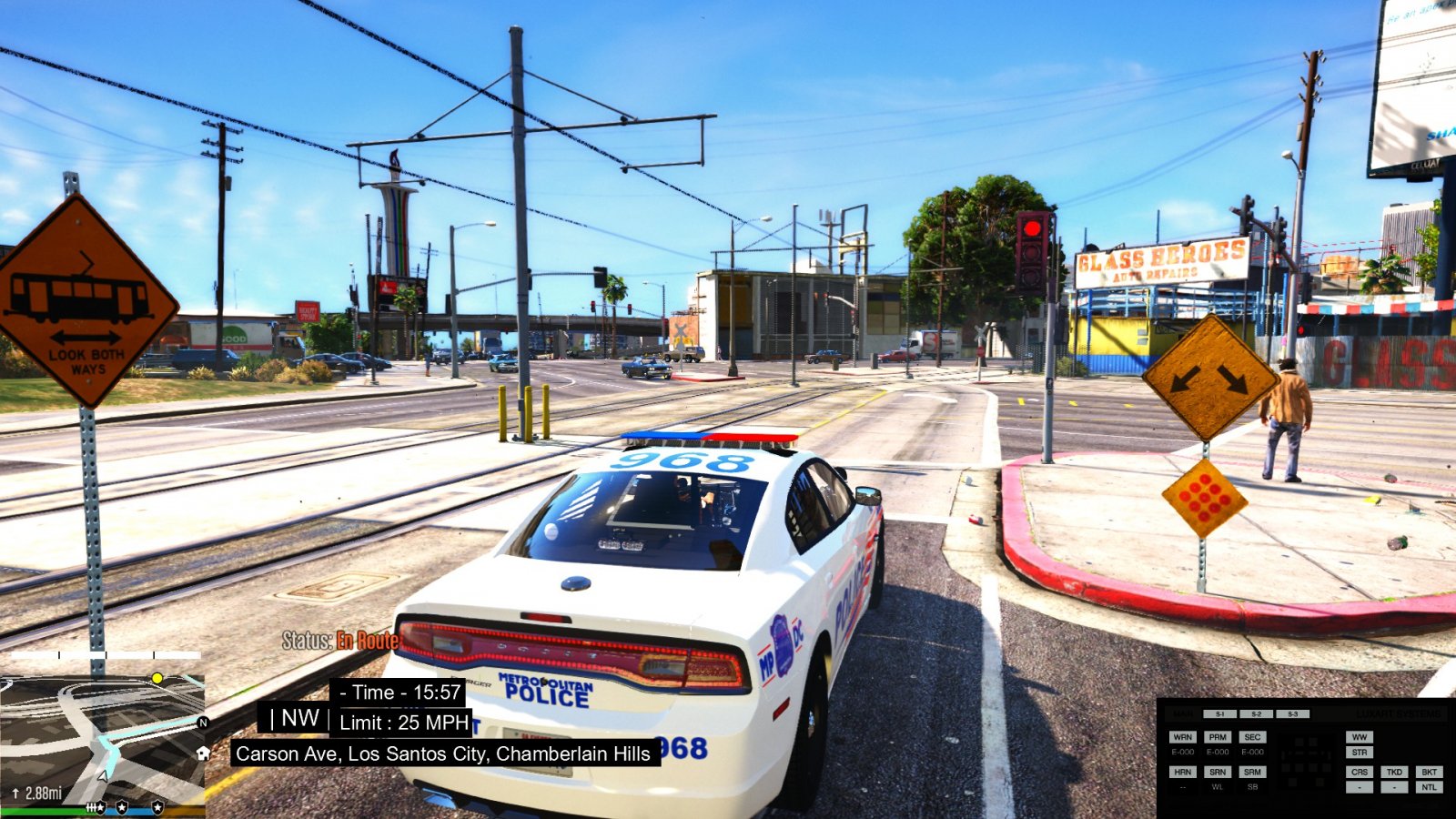
Task: Toggle the PRM primary lights button
Action: click(1218, 737)
